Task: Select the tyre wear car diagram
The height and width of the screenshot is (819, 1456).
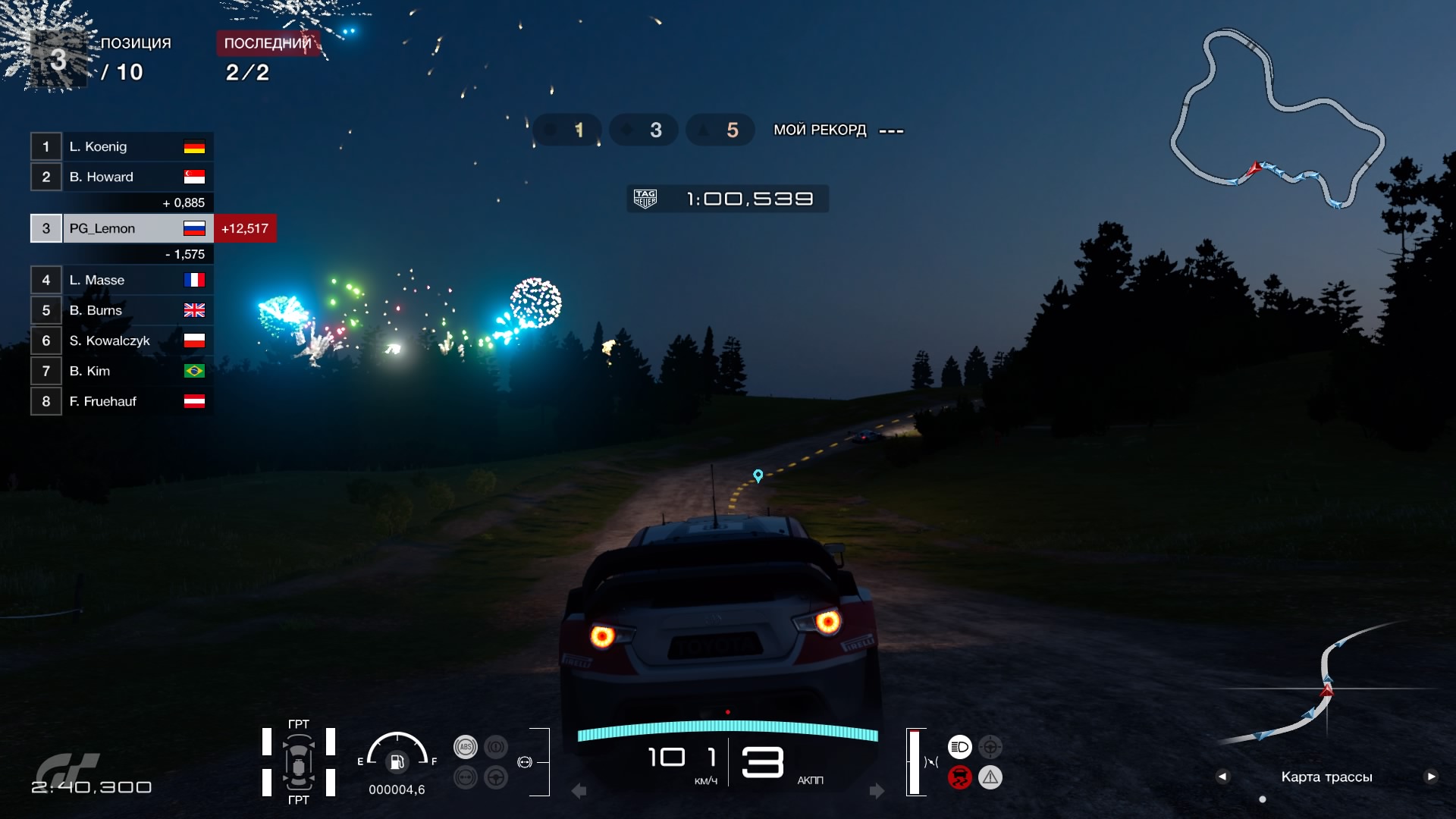Action: (x=299, y=762)
